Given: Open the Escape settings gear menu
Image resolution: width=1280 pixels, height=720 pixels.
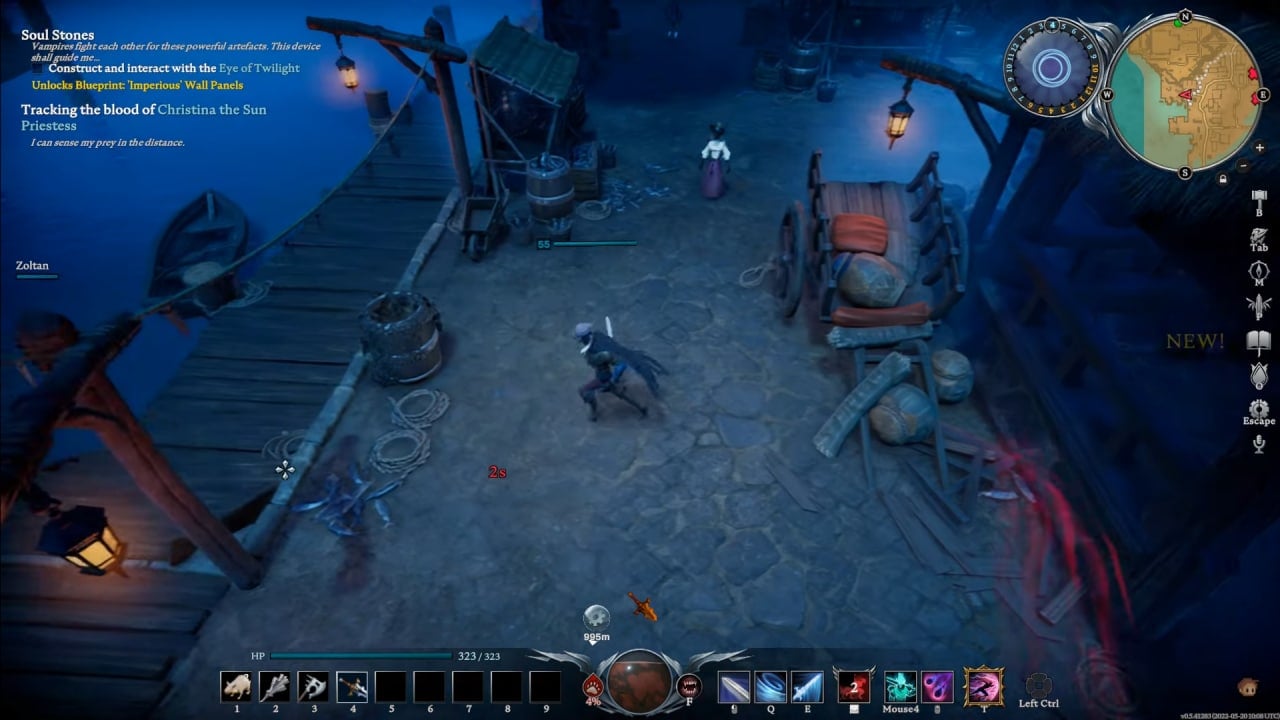Looking at the screenshot, I should tap(1259, 409).
